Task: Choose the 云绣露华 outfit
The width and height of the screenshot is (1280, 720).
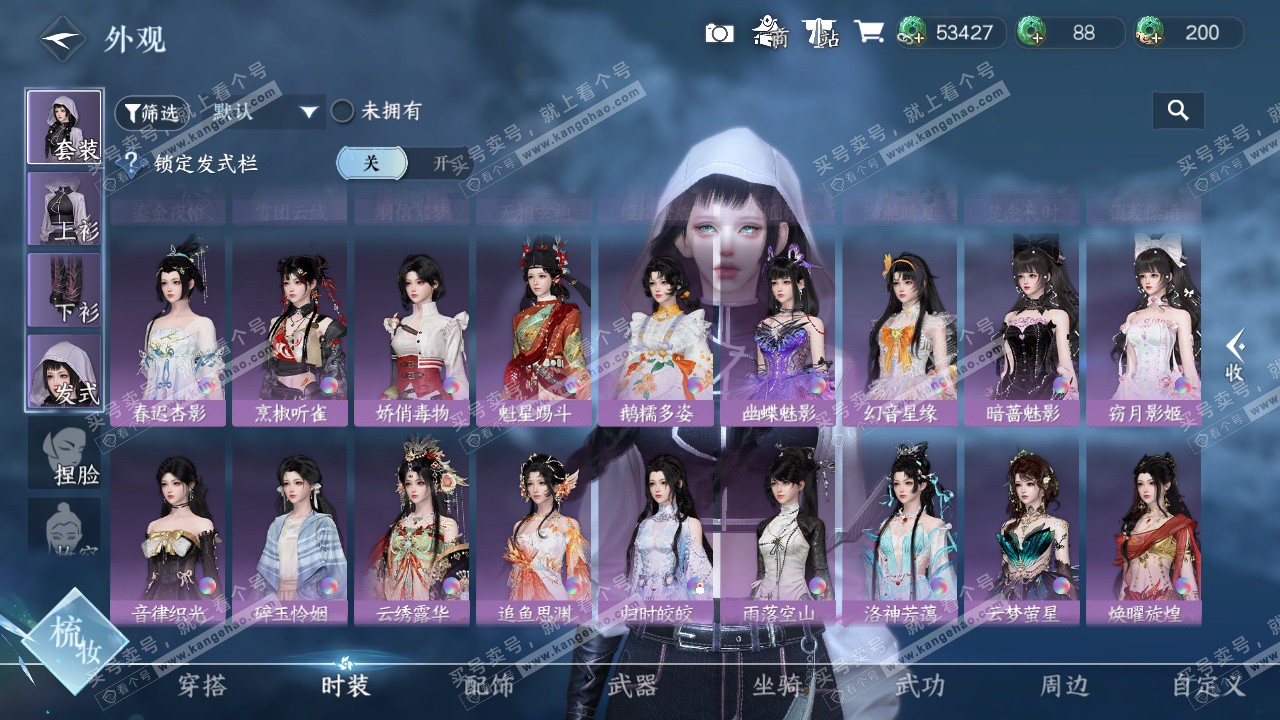Action: point(412,530)
